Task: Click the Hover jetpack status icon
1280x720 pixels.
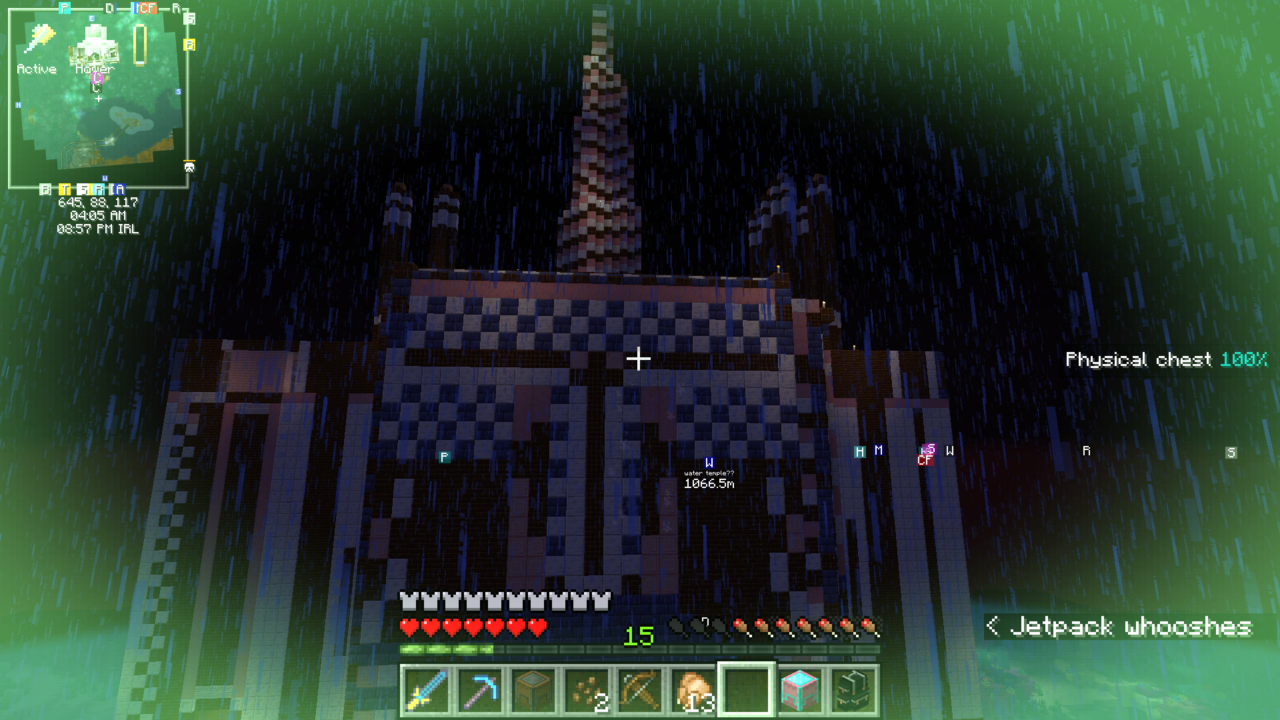Action: pyautogui.click(x=94, y=45)
